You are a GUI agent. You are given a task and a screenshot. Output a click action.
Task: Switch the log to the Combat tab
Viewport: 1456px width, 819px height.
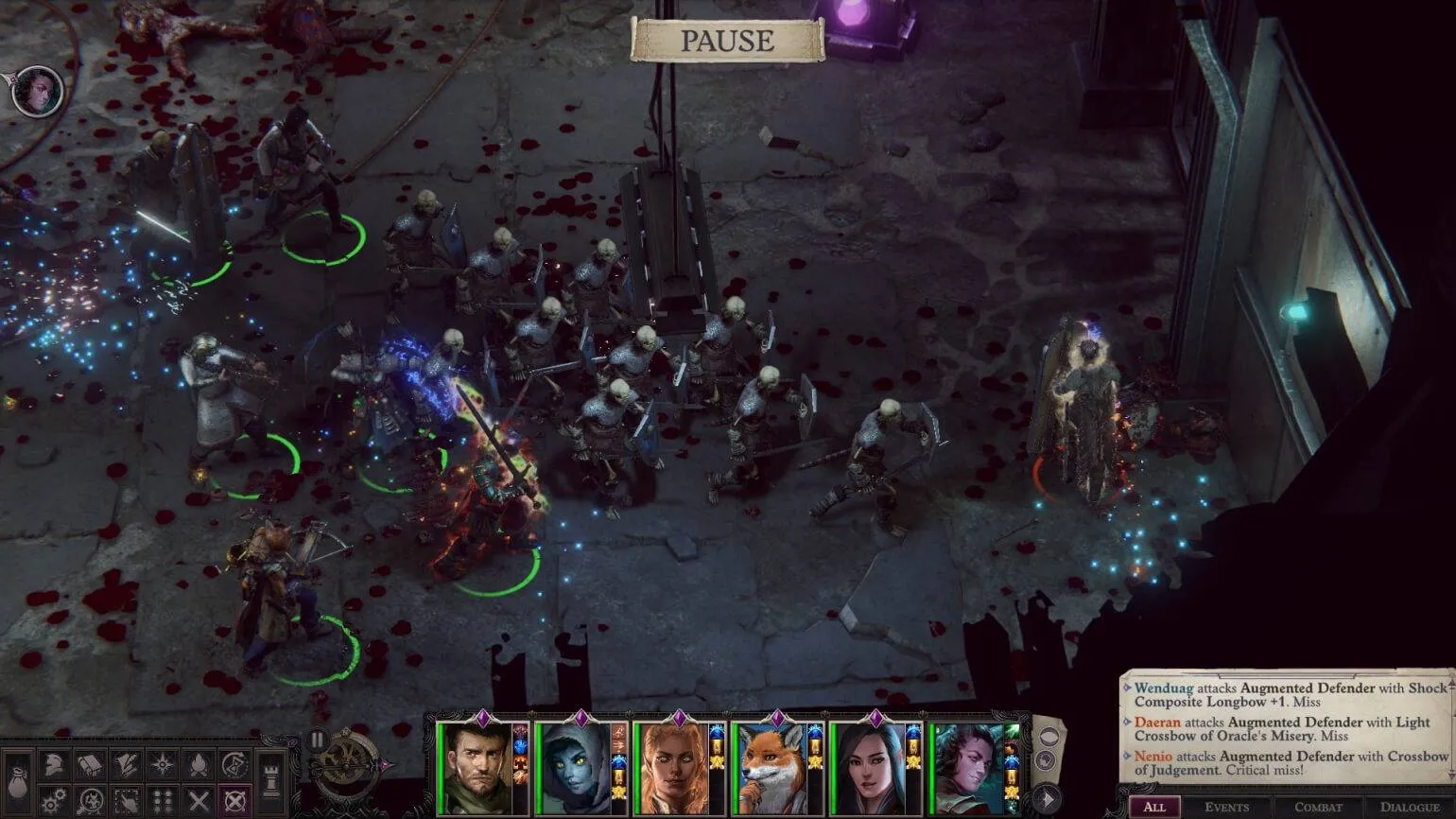point(1318,808)
